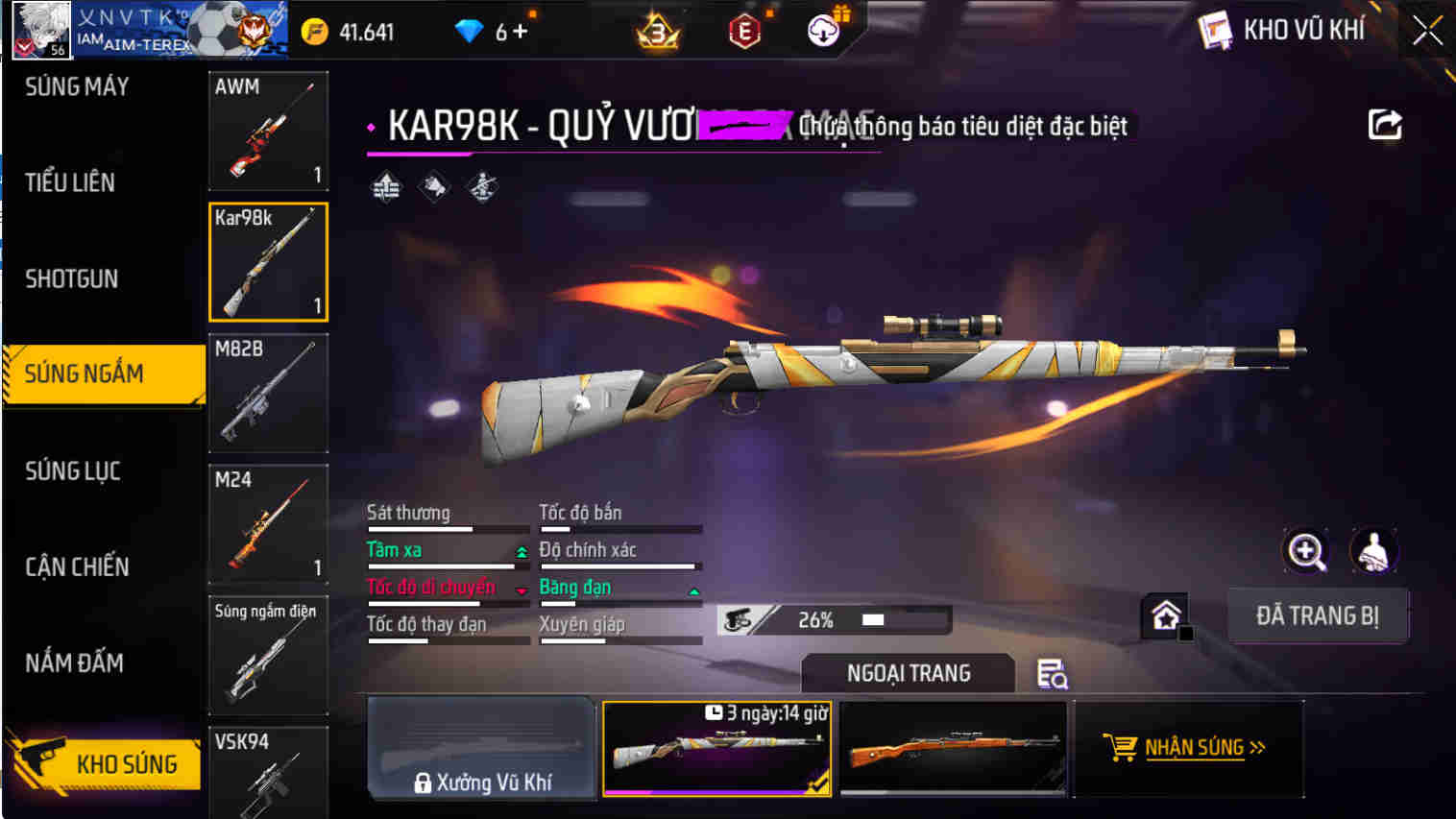Open the player avatar in top-left corner
The image size is (1456, 819).
point(40,29)
